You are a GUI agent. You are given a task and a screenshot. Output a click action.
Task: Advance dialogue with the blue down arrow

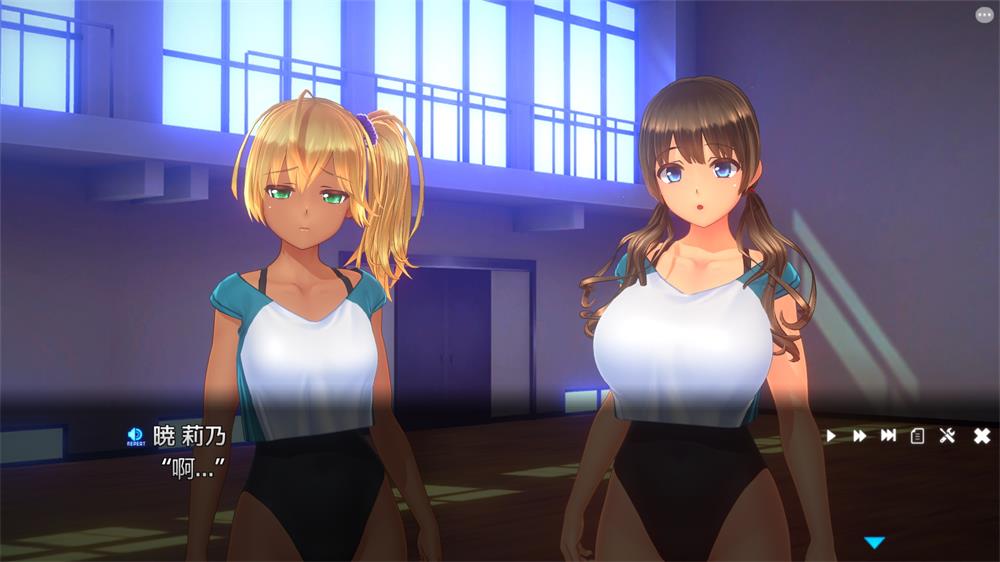click(x=875, y=542)
